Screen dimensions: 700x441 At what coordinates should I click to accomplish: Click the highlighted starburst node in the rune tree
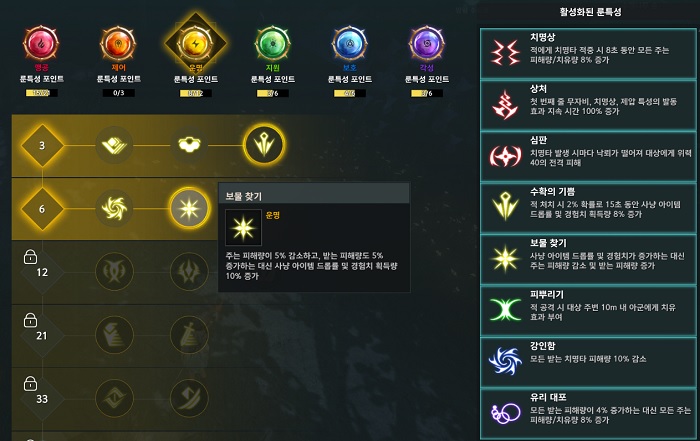pyautogui.click(x=189, y=207)
